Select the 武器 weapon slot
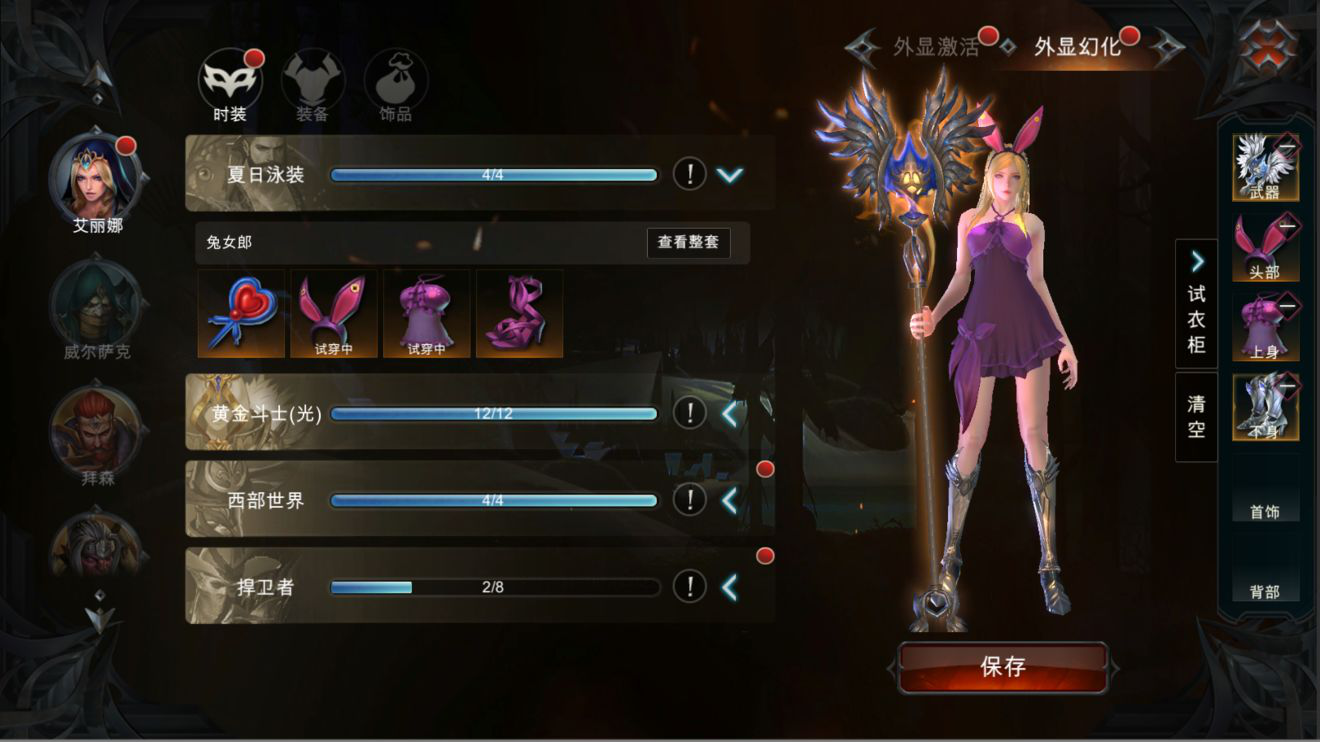This screenshot has height=742, width=1320. (x=1264, y=167)
